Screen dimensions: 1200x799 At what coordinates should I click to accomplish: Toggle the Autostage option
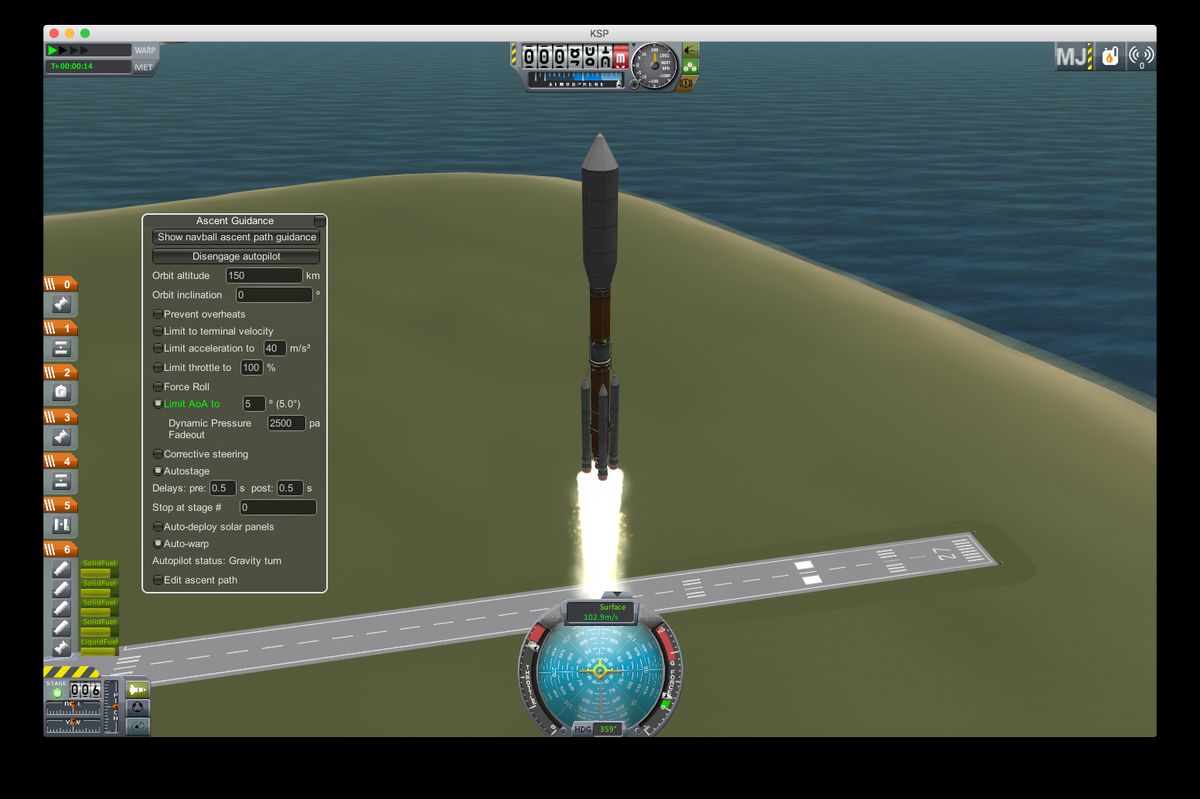[x=158, y=471]
